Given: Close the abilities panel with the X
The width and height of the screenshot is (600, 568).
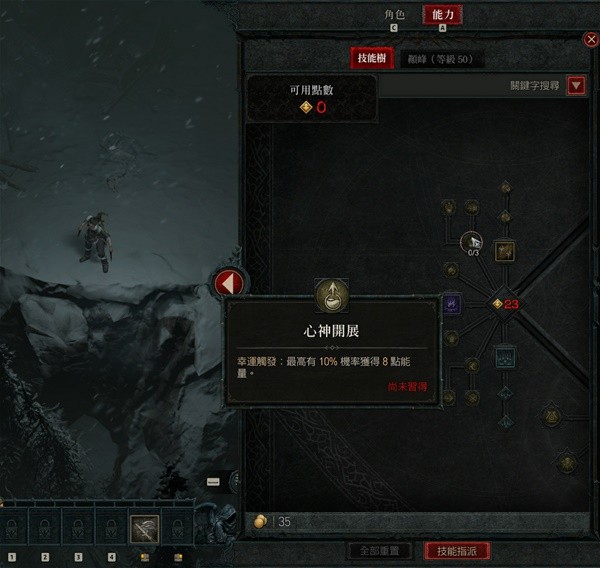Looking at the screenshot, I should [x=590, y=39].
